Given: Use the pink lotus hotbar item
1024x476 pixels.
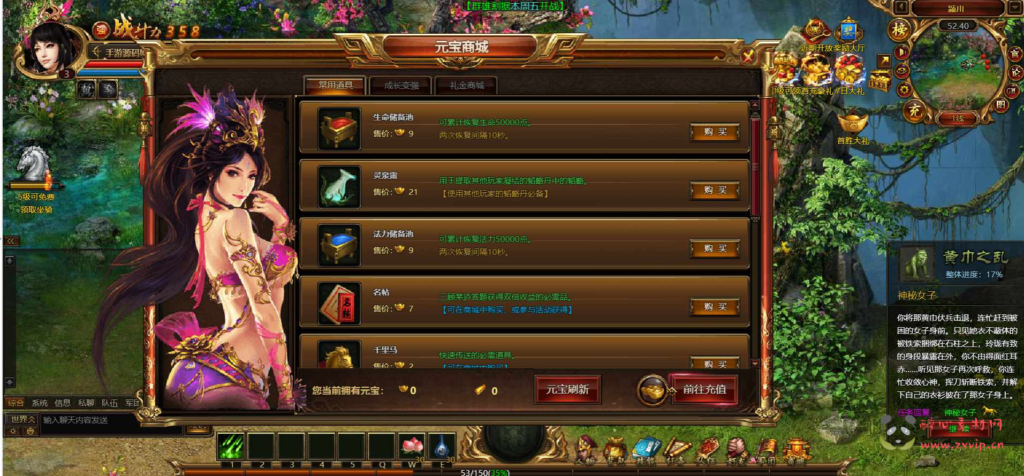Looking at the screenshot, I should (x=412, y=446).
